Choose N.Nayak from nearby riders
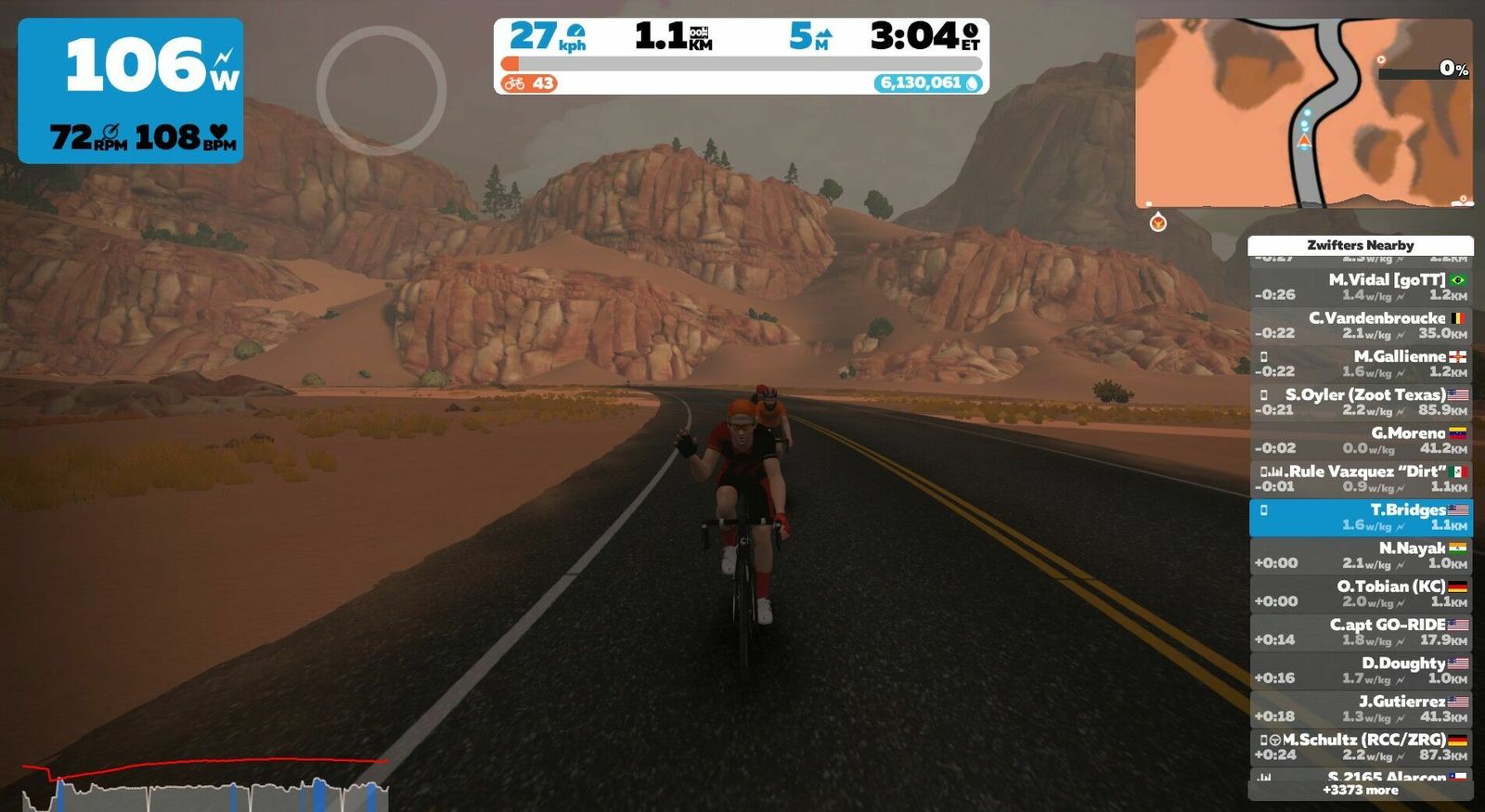The image size is (1485, 812). pos(1360,555)
